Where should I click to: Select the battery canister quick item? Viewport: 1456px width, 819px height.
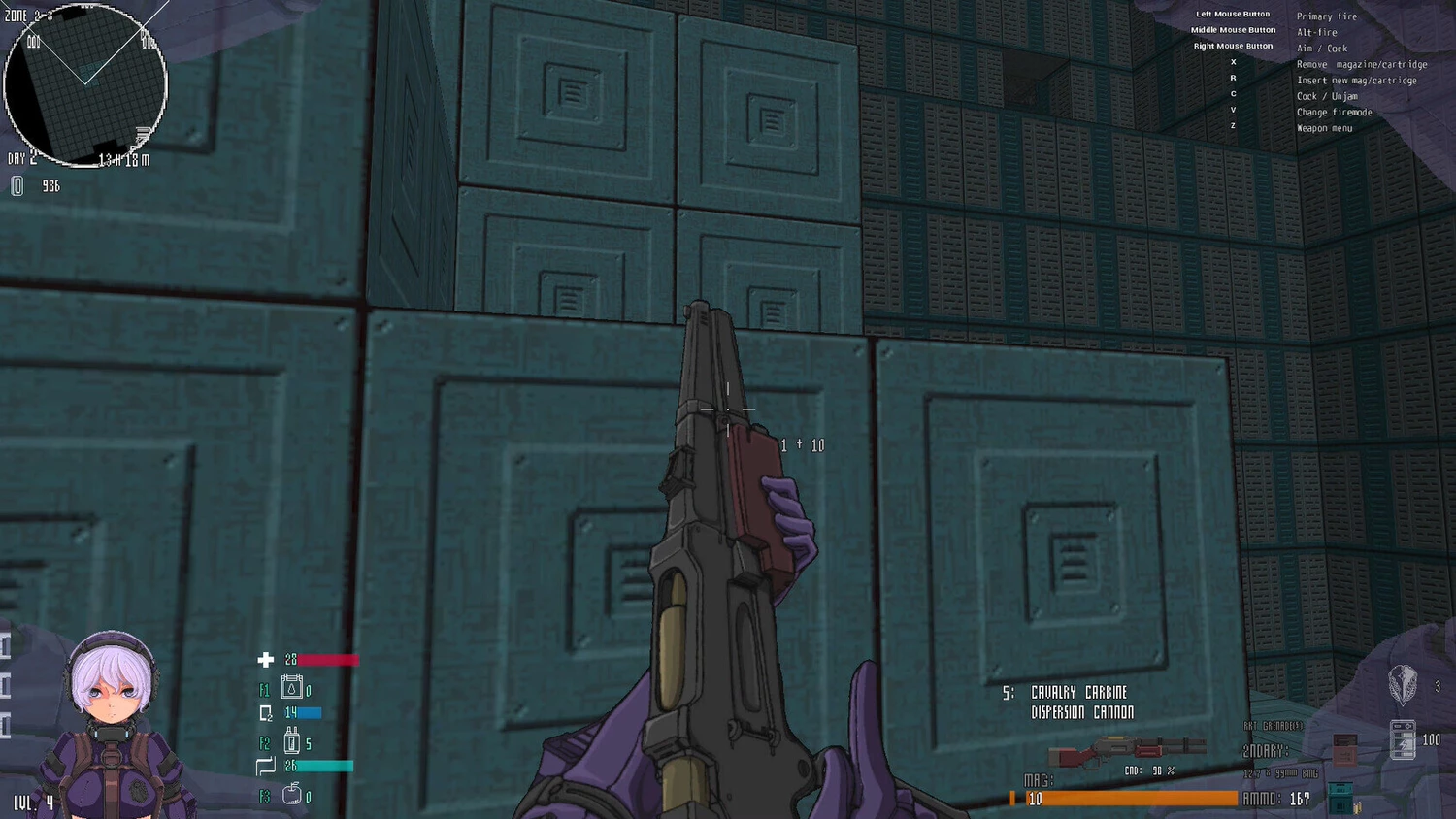click(x=291, y=742)
